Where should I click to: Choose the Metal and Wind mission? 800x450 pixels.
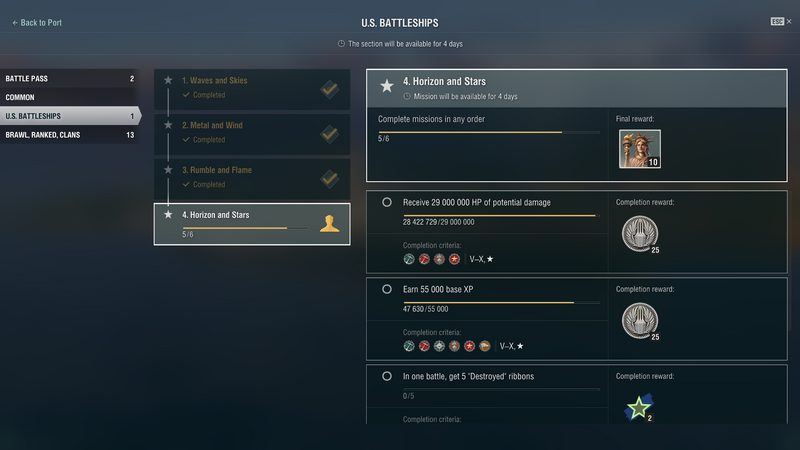[x=252, y=133]
